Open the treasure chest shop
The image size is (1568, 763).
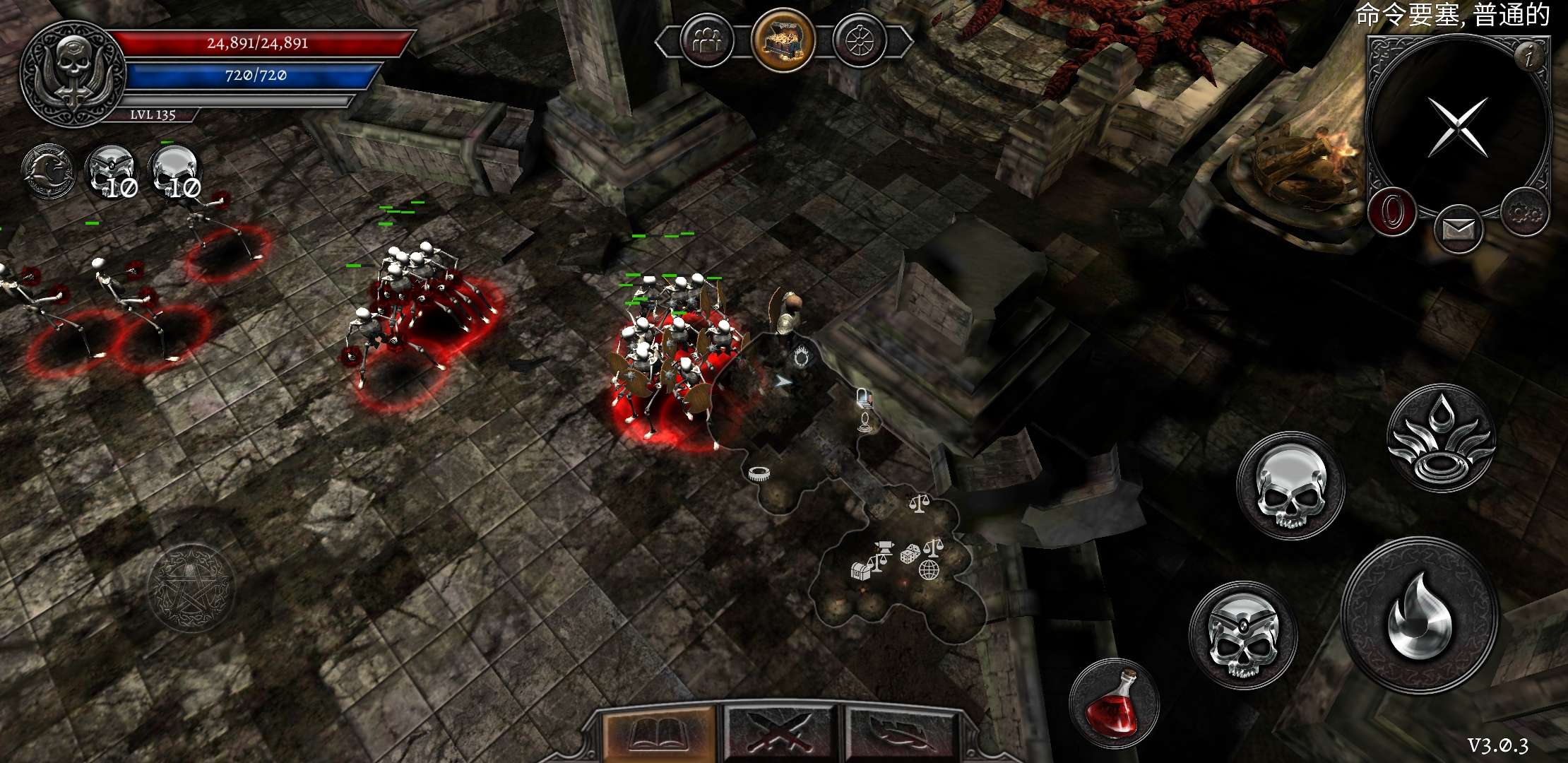coord(783,40)
